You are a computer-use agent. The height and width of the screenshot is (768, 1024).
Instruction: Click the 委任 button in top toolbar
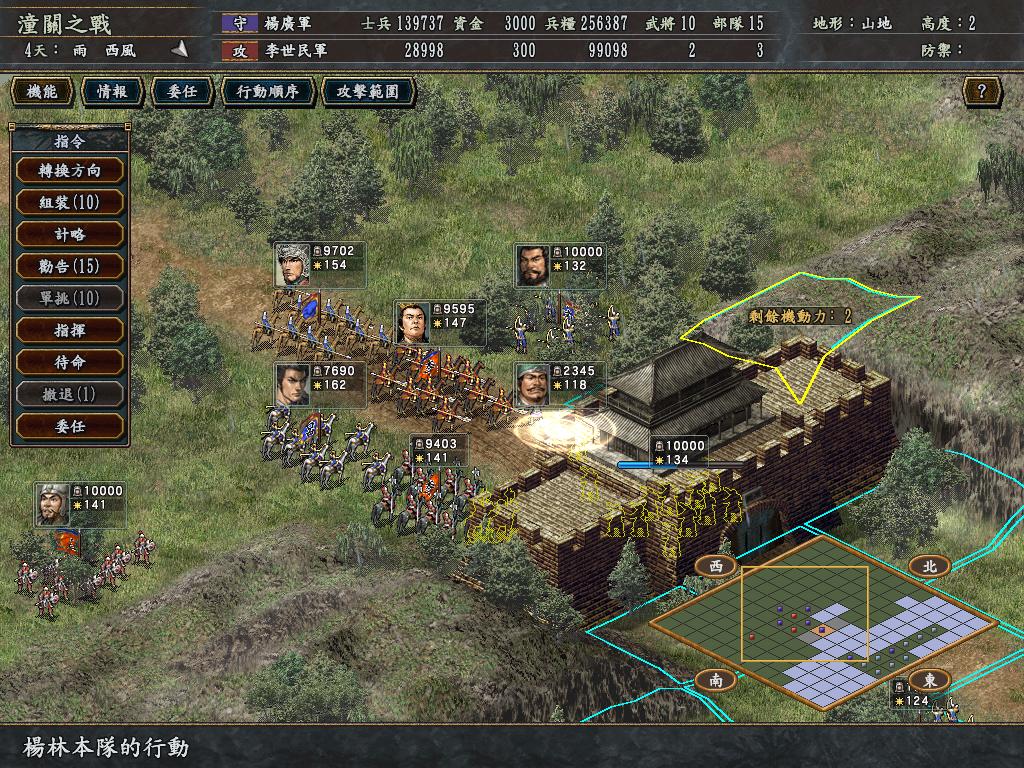[182, 92]
